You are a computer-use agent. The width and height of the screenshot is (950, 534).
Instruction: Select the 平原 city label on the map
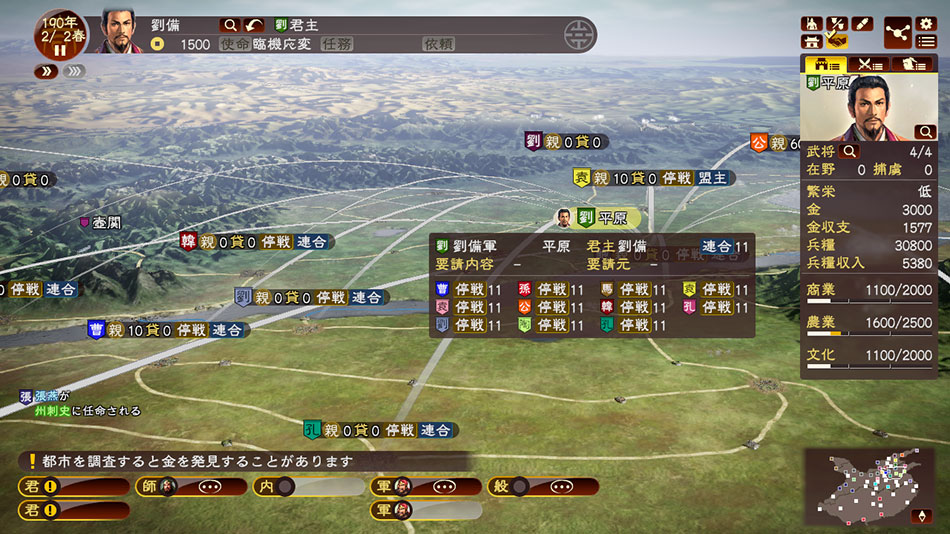coord(609,218)
